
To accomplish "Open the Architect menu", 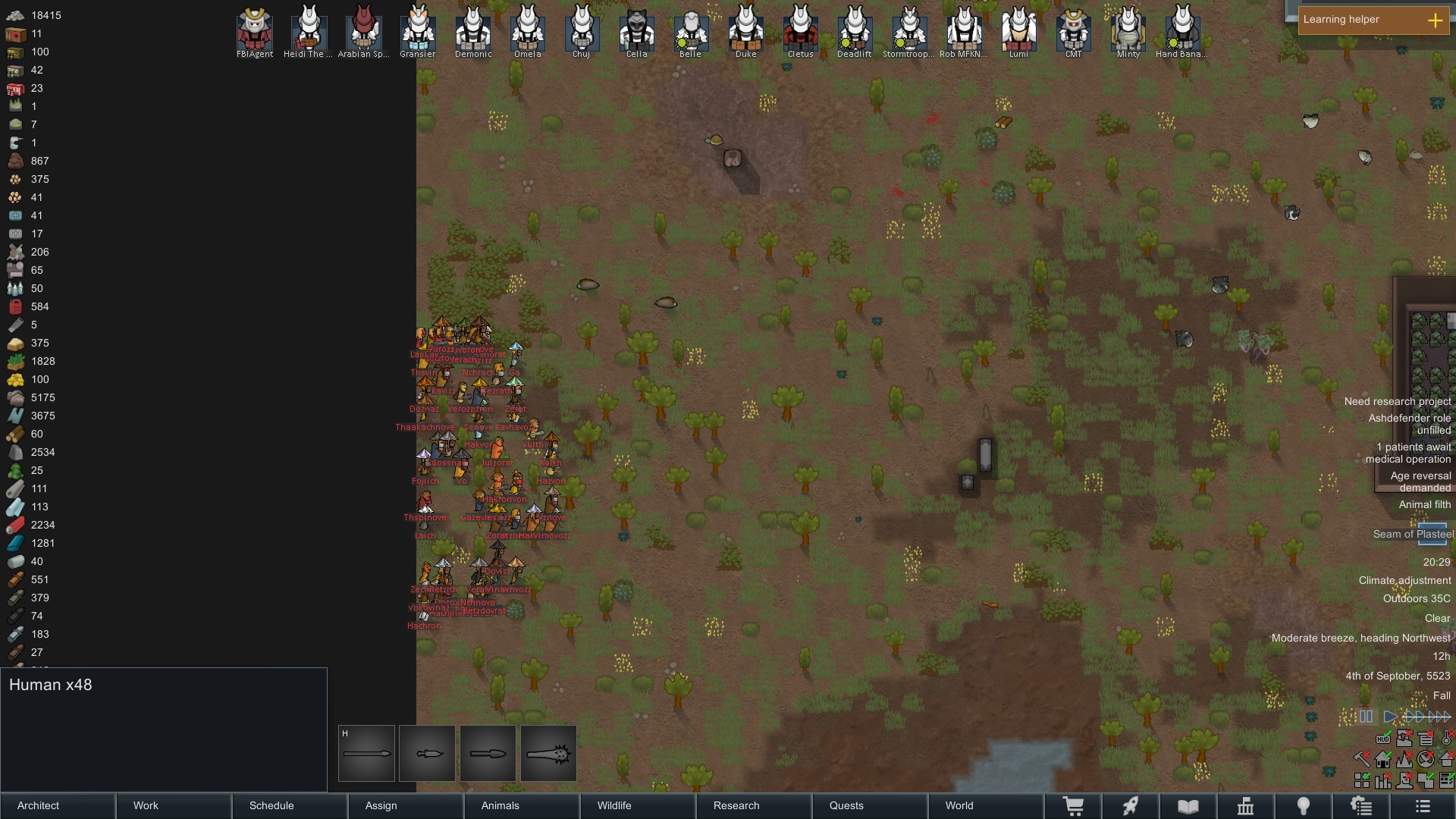I will tap(36, 806).
